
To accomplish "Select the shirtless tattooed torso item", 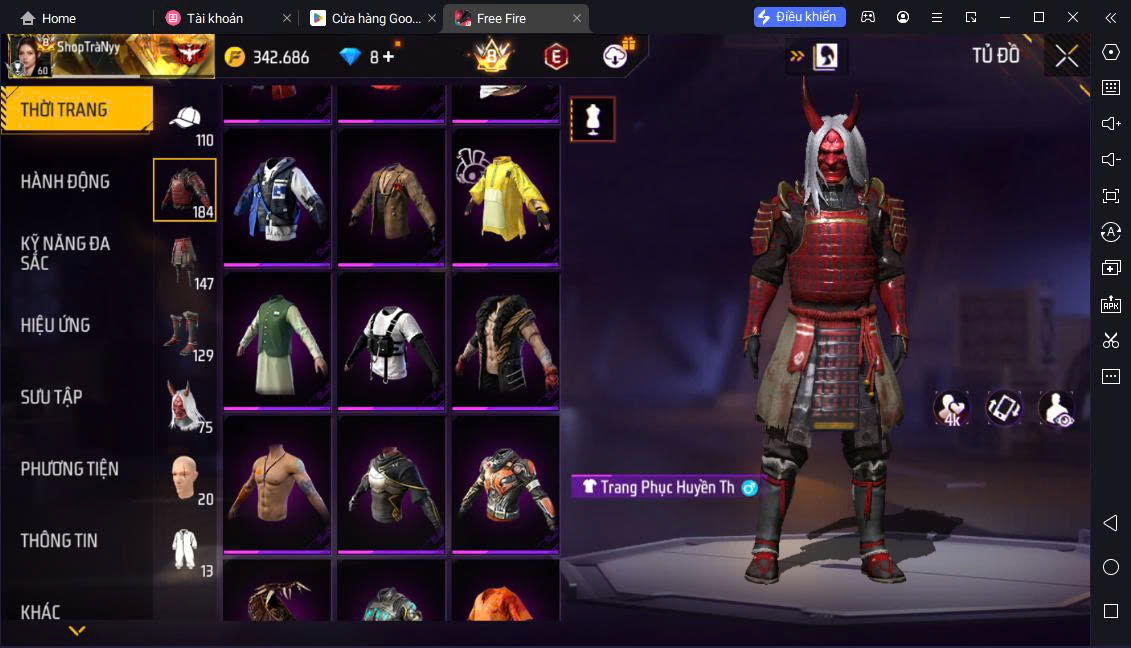I will [x=277, y=482].
